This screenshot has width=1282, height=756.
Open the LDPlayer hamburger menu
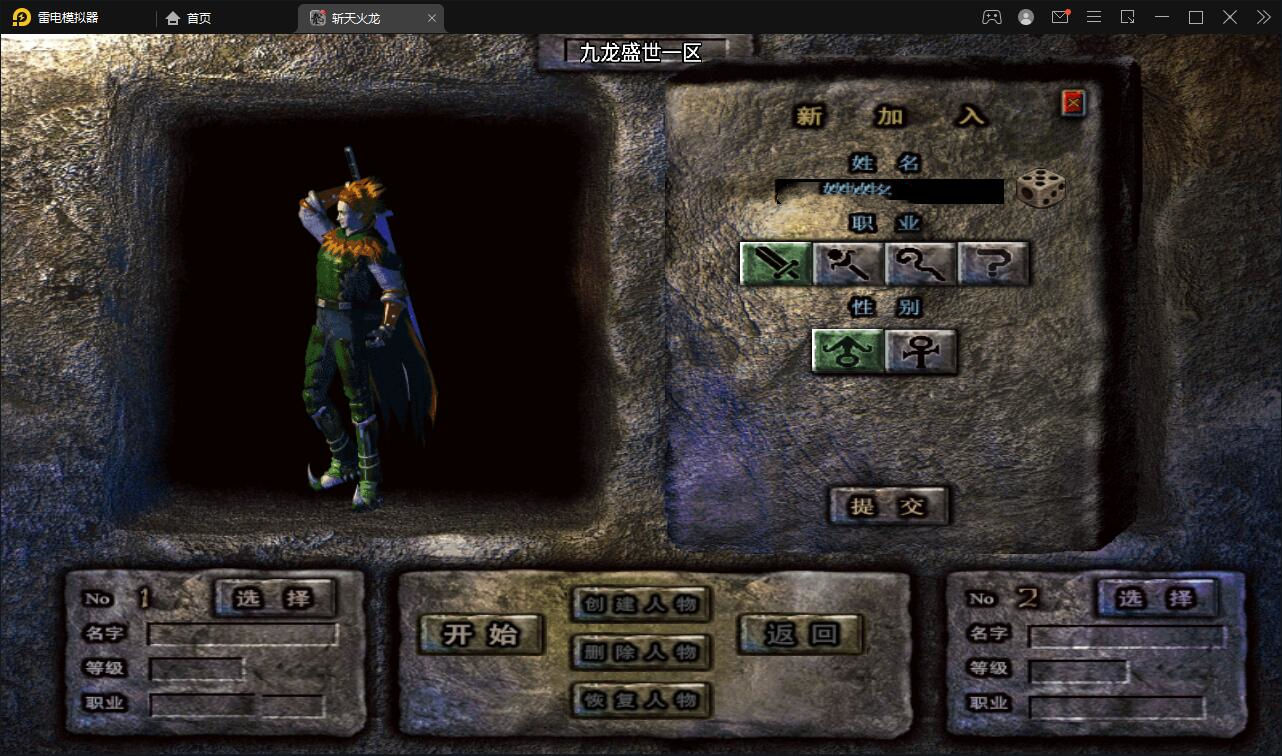(1094, 17)
